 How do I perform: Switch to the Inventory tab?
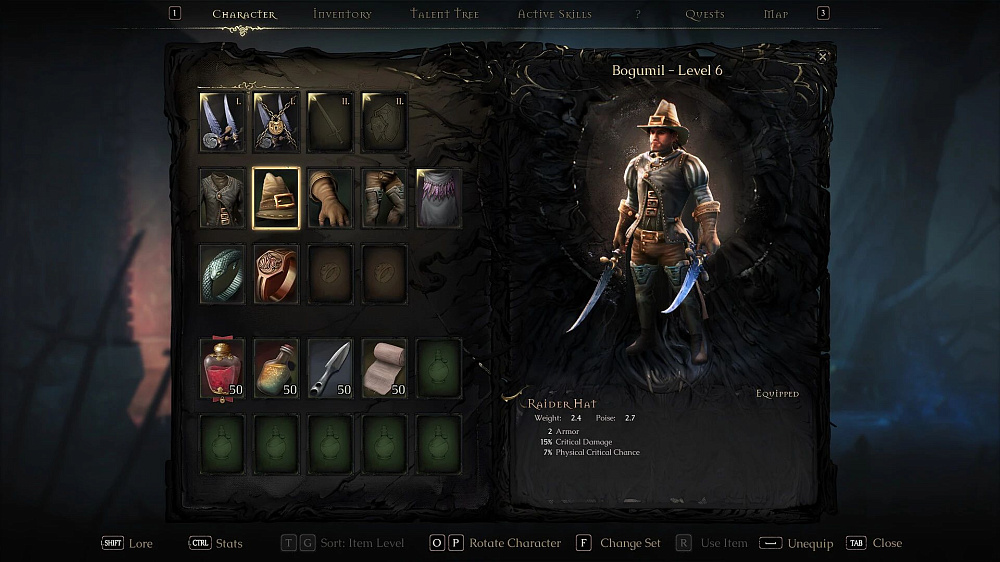click(x=342, y=14)
